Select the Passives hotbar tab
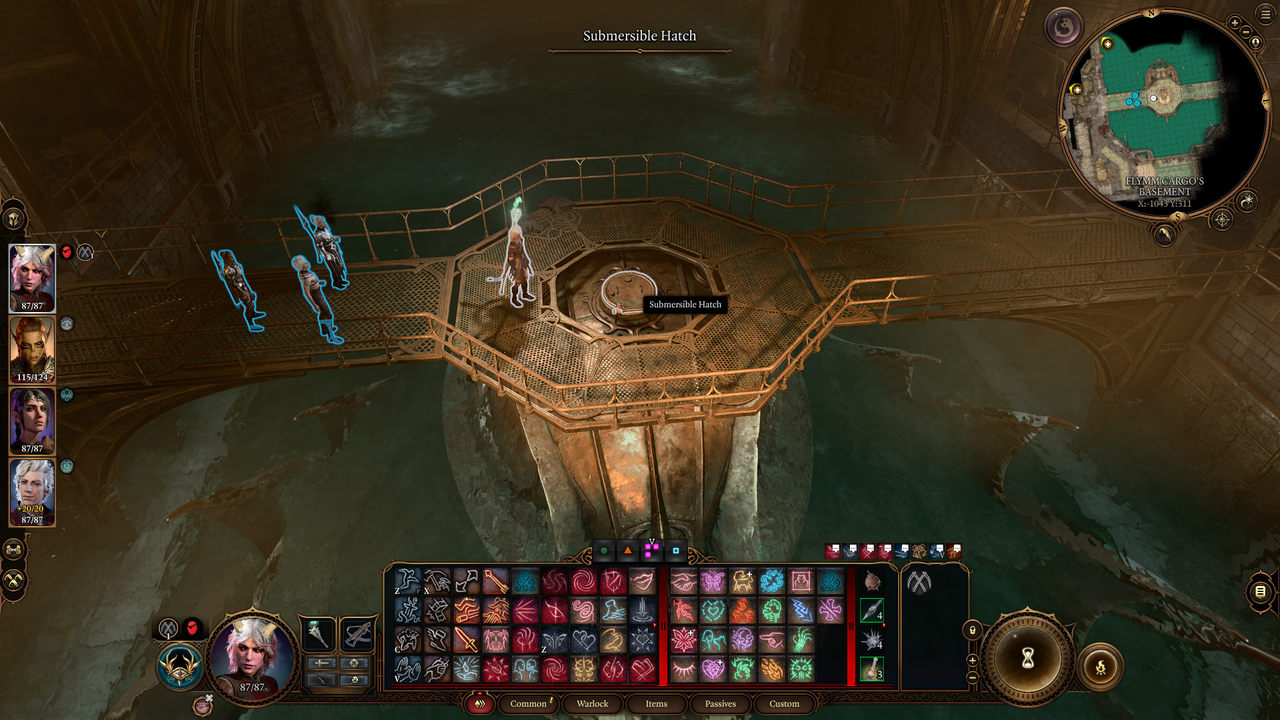The height and width of the screenshot is (720, 1280). (720, 703)
